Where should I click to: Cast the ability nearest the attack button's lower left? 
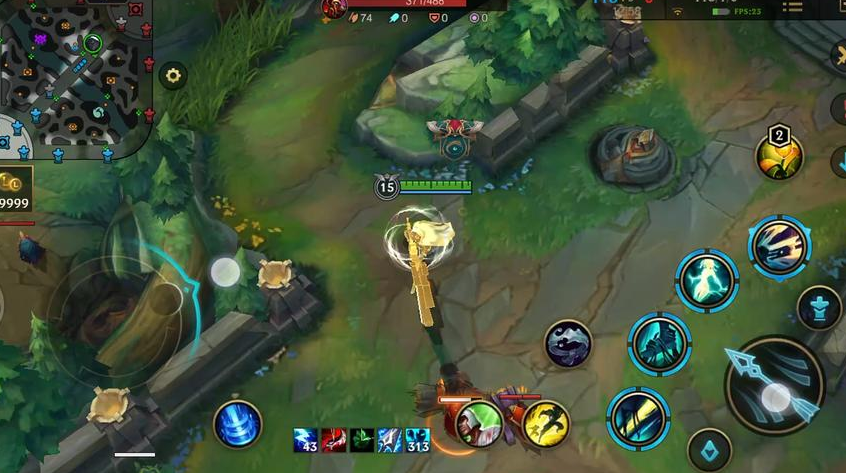[x=639, y=416]
